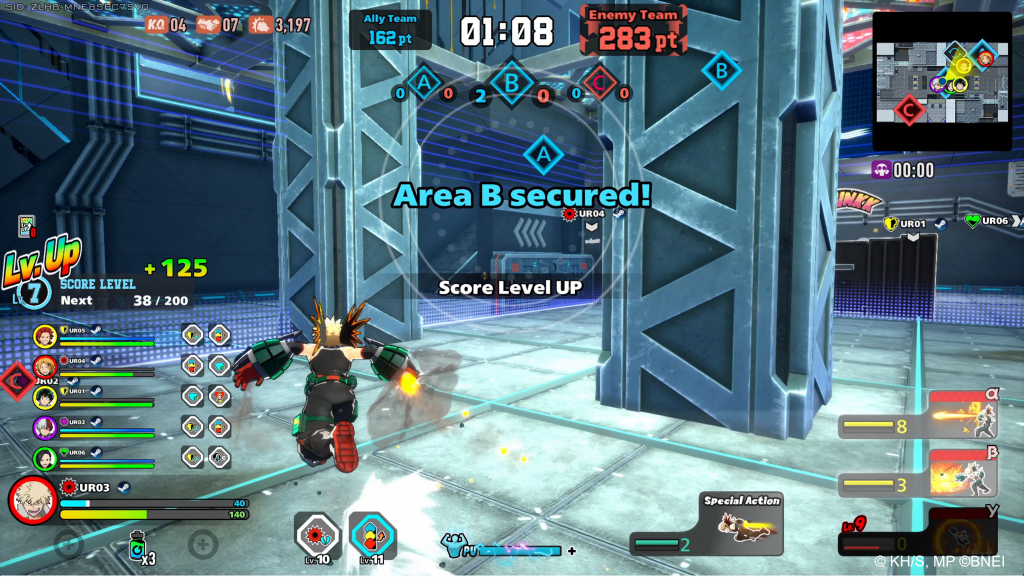Open the minimap in the corner
Viewport: 1024px width, 579px height.
[941, 81]
